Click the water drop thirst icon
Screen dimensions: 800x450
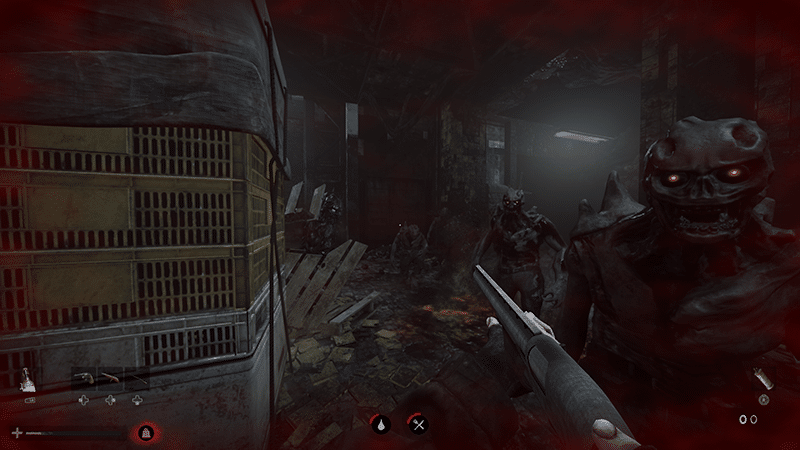click(x=382, y=424)
